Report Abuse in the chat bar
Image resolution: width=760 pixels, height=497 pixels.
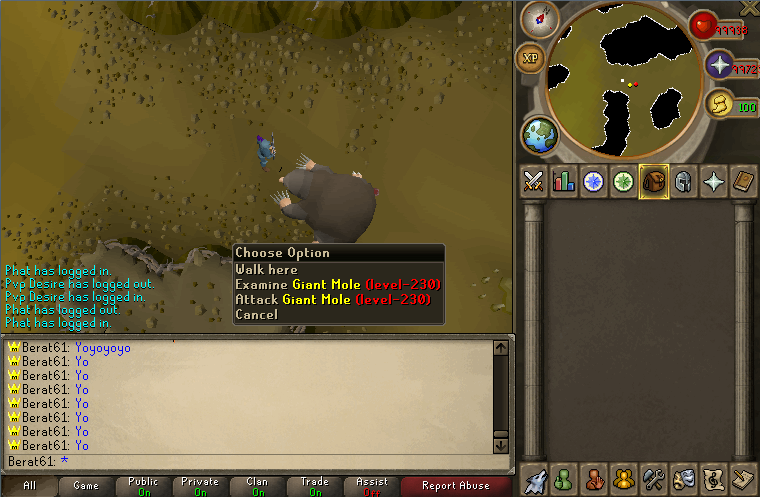point(456,486)
